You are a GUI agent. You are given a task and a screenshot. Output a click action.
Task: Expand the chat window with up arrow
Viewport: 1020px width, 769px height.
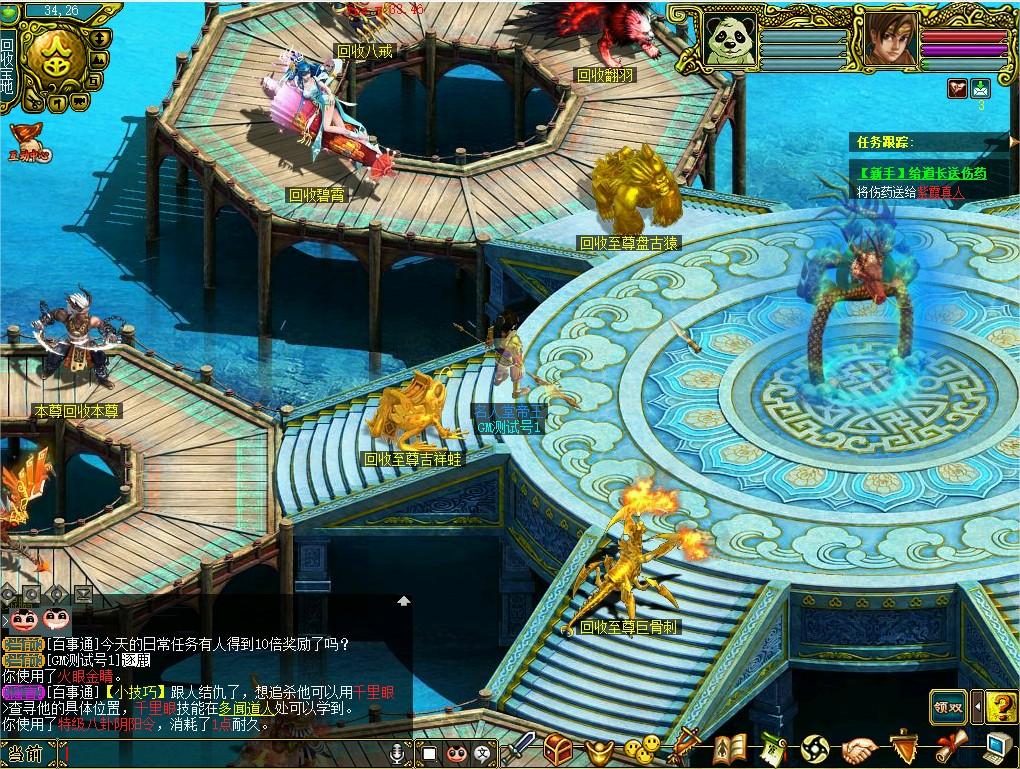click(x=403, y=601)
